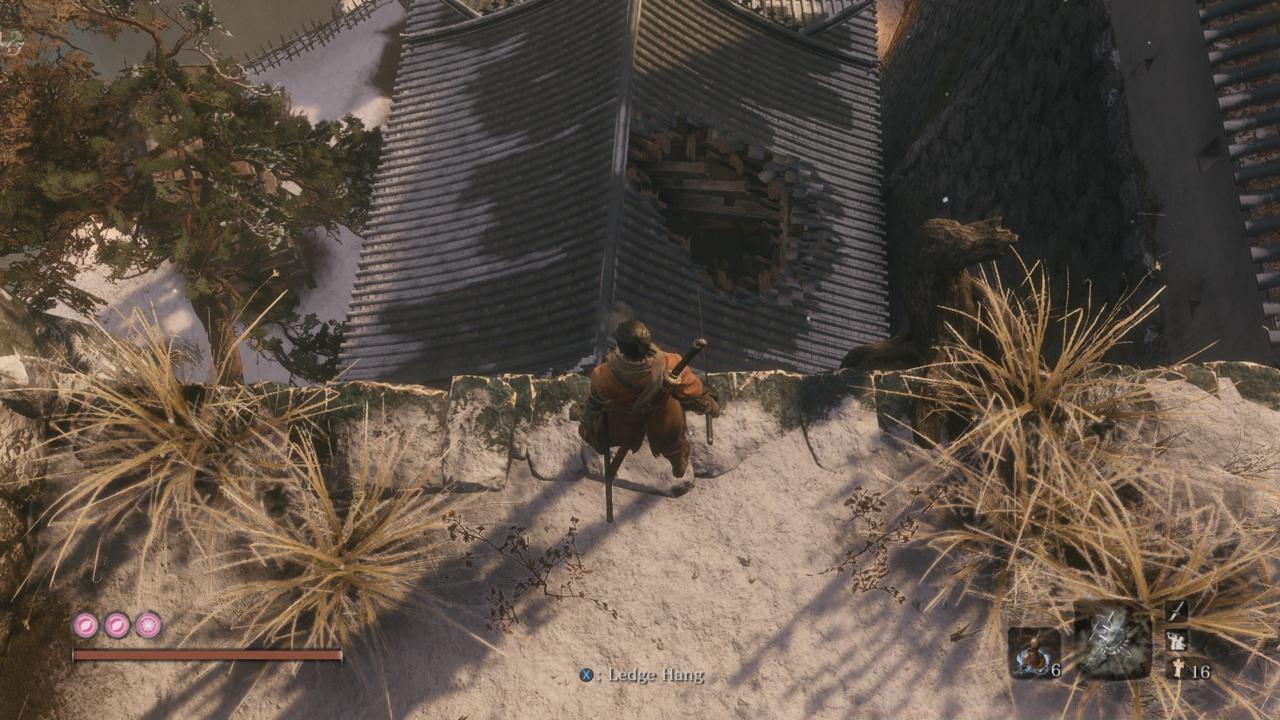Click the number 16 emblem counter
This screenshot has width=1280, height=720.
pos(1202,670)
